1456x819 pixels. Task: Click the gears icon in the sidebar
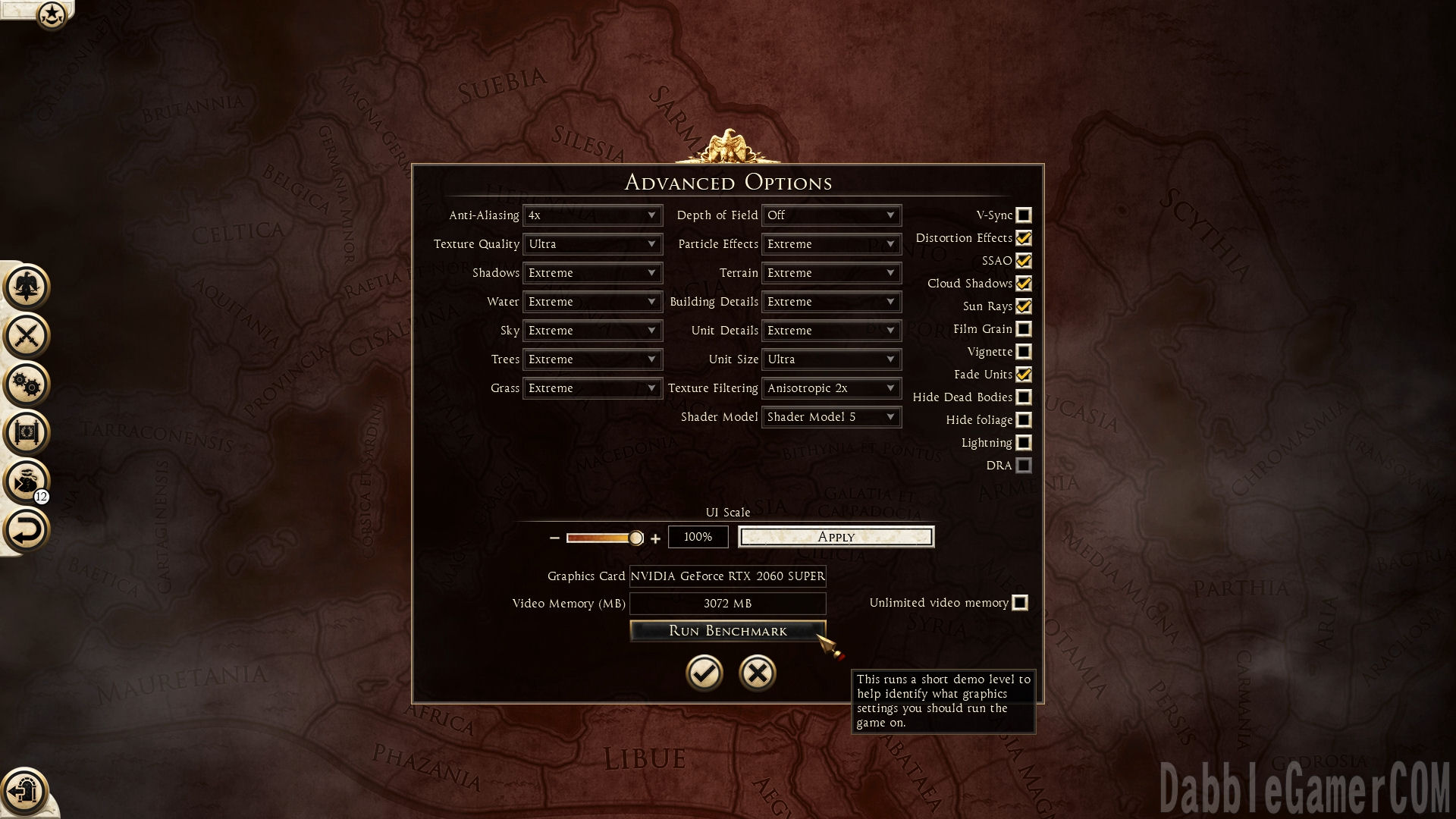click(27, 384)
